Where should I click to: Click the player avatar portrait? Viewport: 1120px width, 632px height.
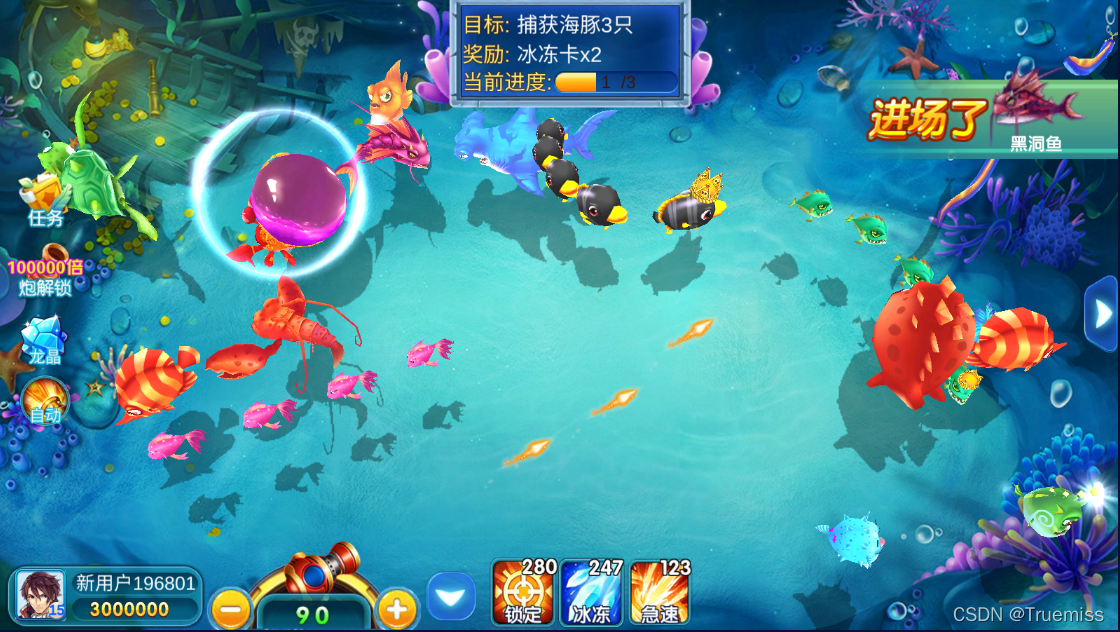(41, 595)
